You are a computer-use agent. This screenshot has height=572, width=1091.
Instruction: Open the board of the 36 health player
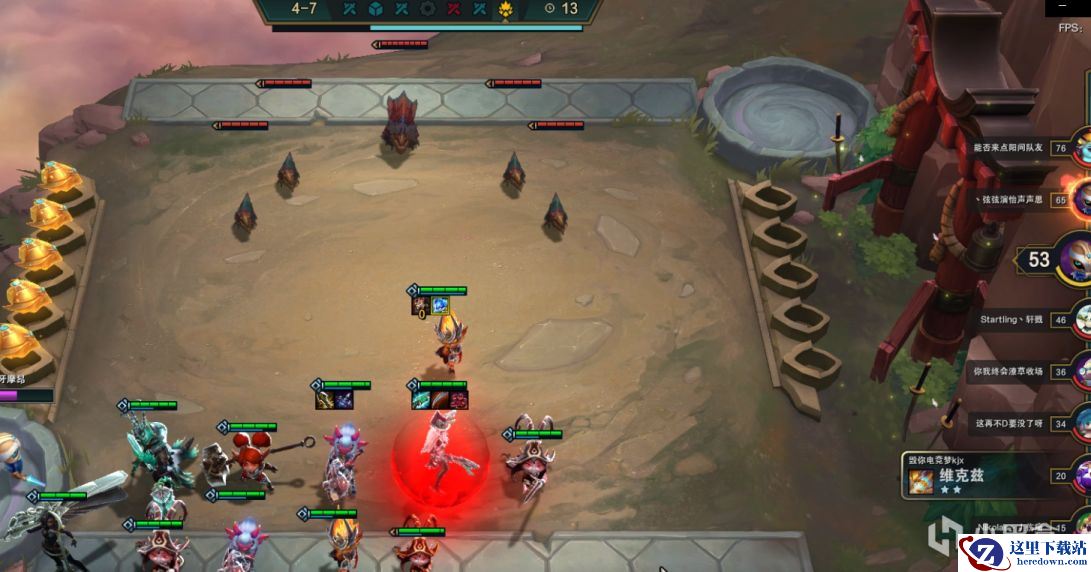point(1020,371)
